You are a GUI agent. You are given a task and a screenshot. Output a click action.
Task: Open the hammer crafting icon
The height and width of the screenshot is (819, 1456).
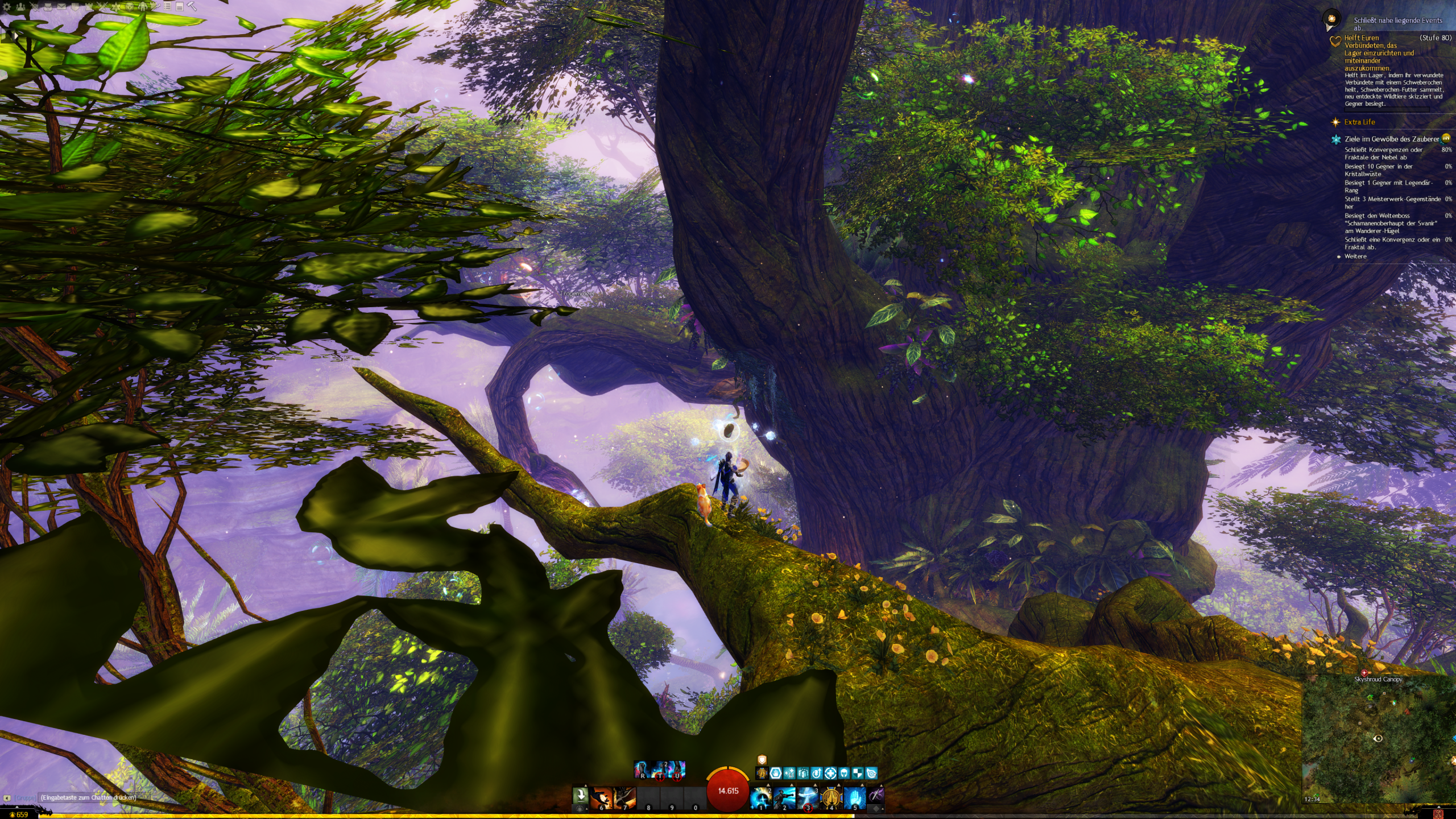[192, 7]
